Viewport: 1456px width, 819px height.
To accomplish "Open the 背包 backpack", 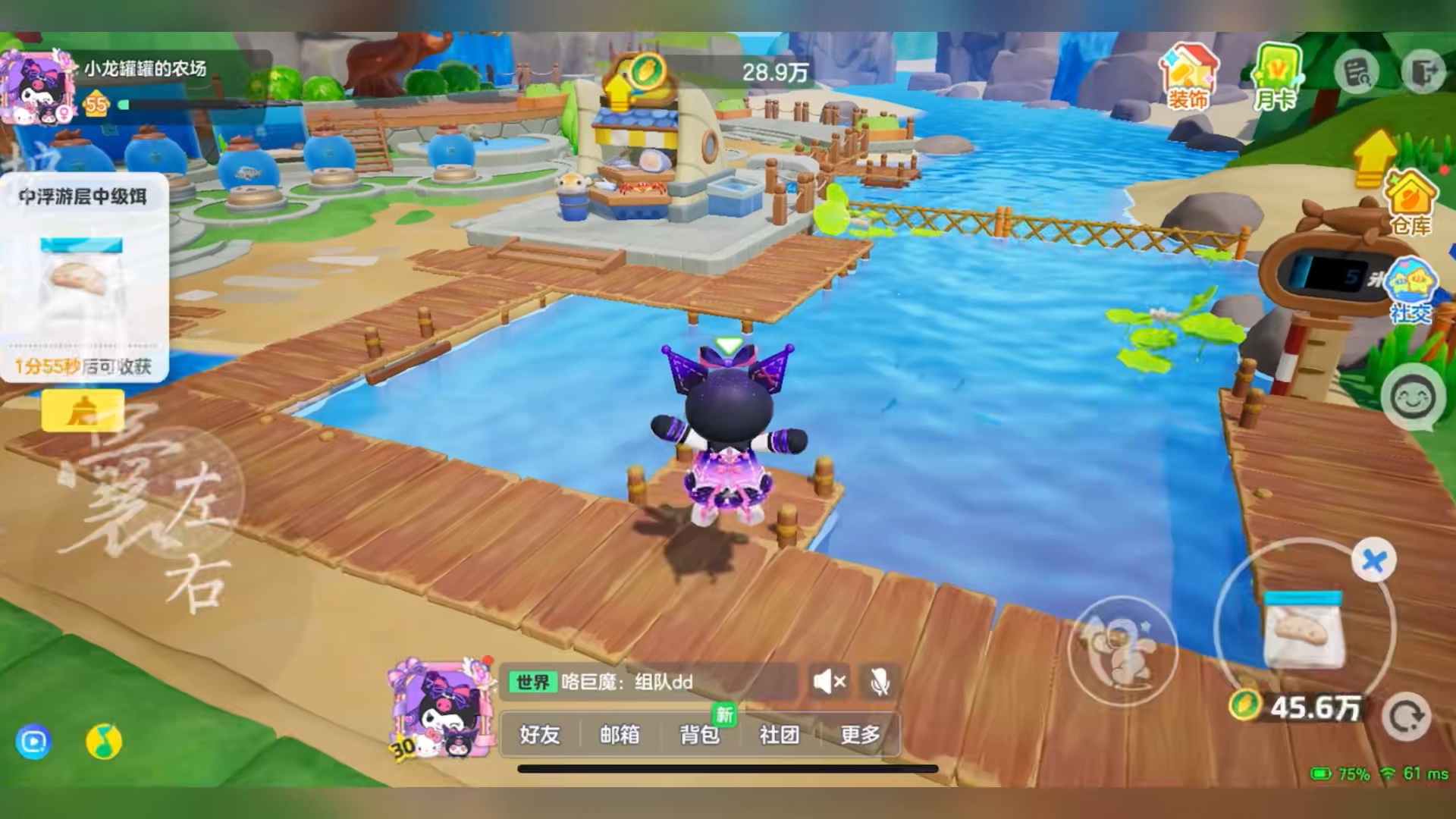I will (699, 734).
